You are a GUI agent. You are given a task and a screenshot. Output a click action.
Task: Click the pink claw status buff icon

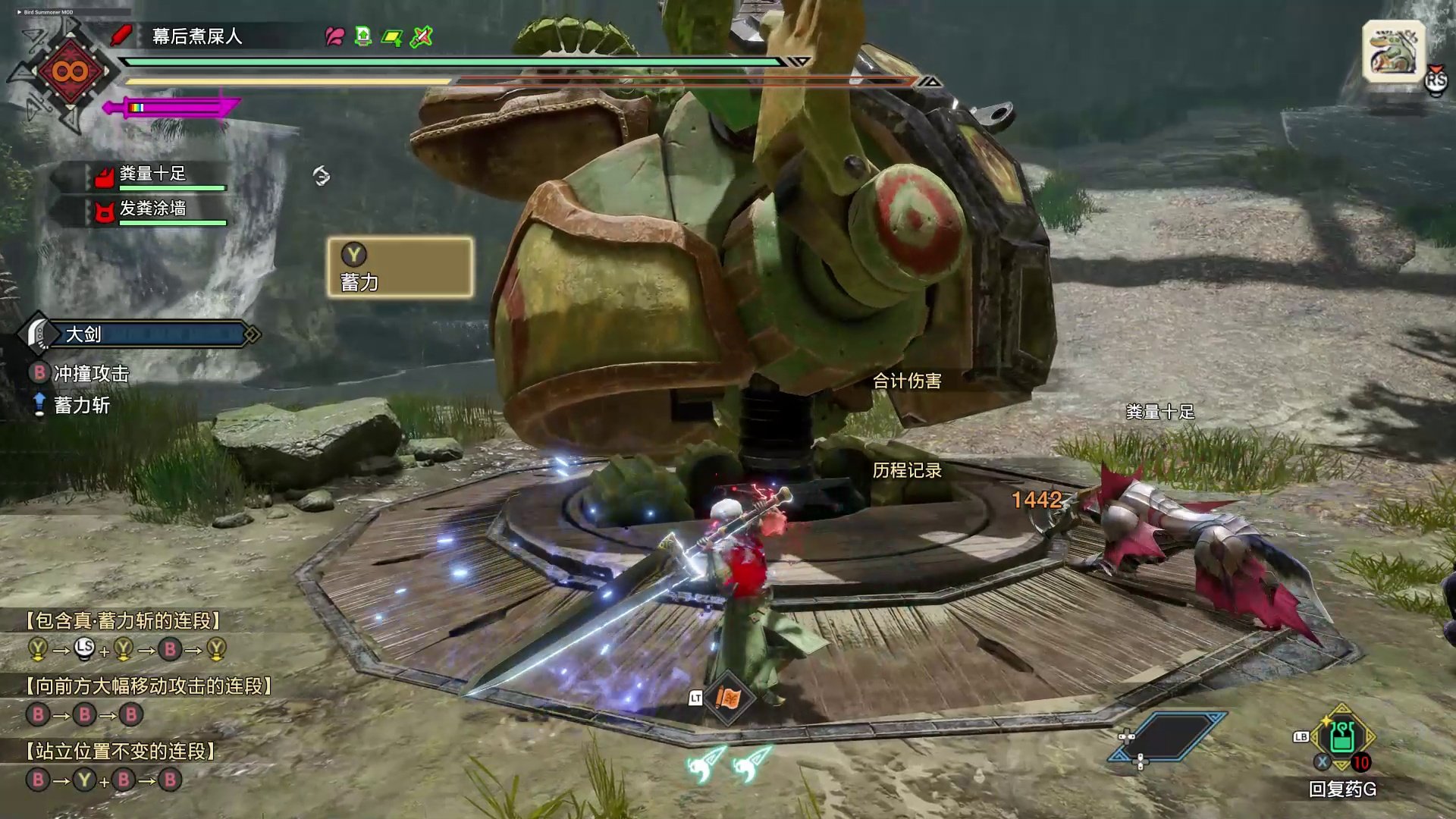pos(334,36)
